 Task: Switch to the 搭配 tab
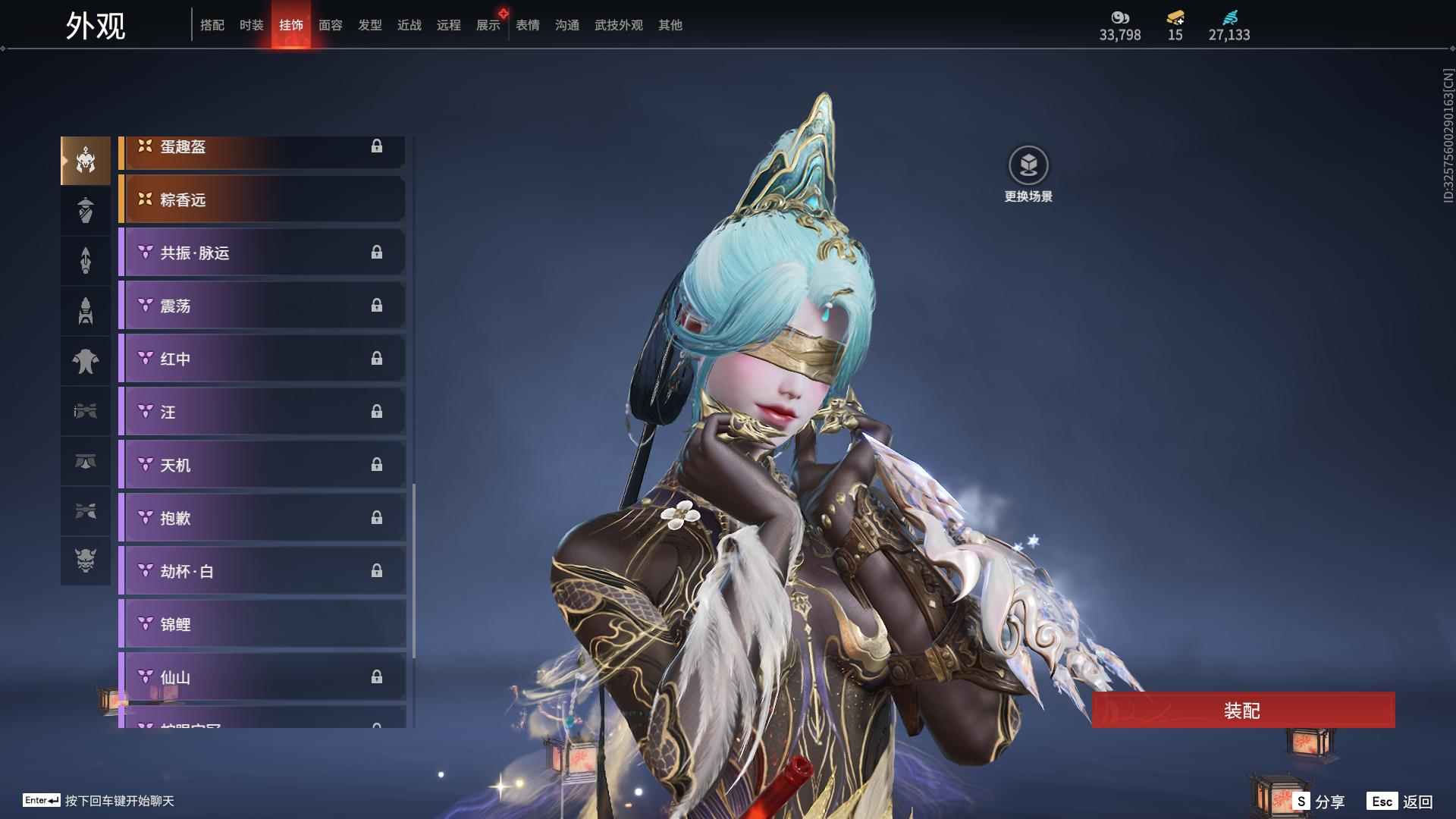coord(212,25)
